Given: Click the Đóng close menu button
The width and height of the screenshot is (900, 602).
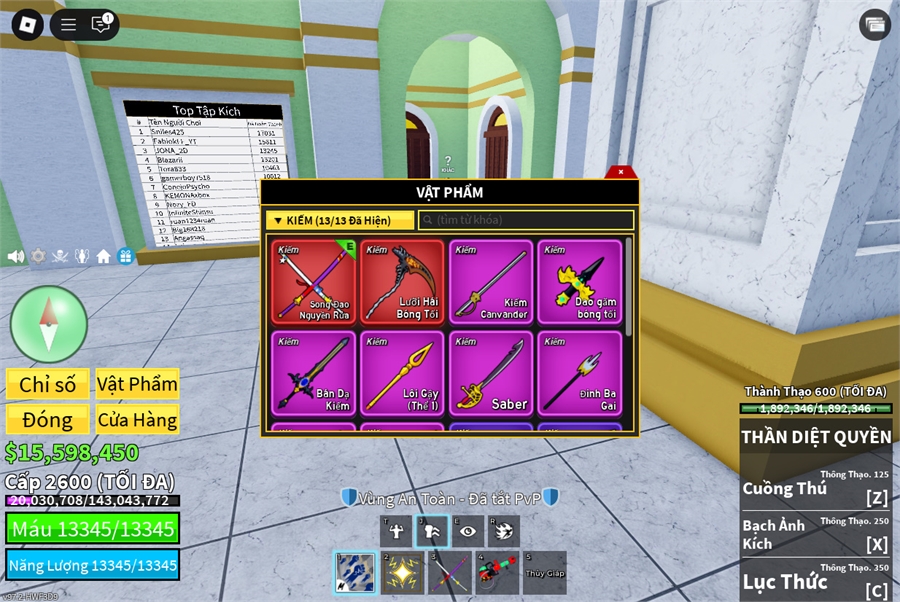Looking at the screenshot, I should point(48,420).
